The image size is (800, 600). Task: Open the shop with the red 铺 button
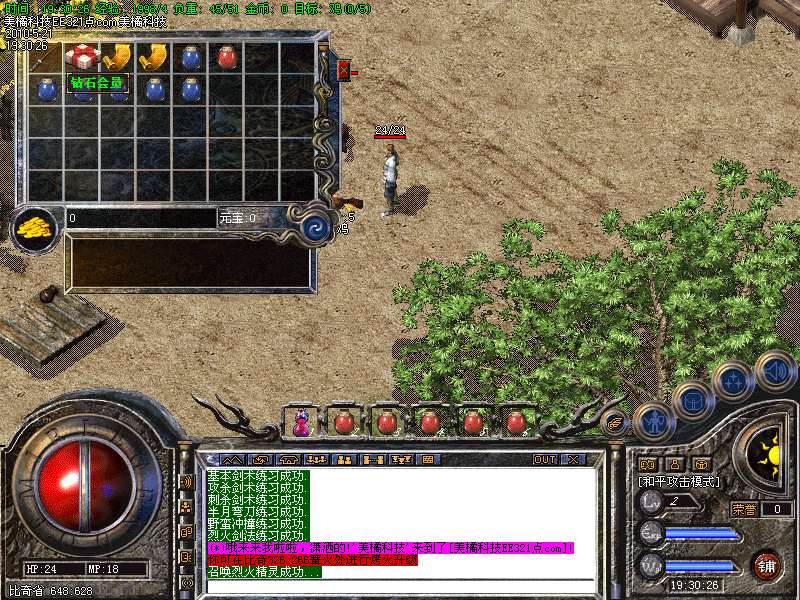click(x=766, y=565)
